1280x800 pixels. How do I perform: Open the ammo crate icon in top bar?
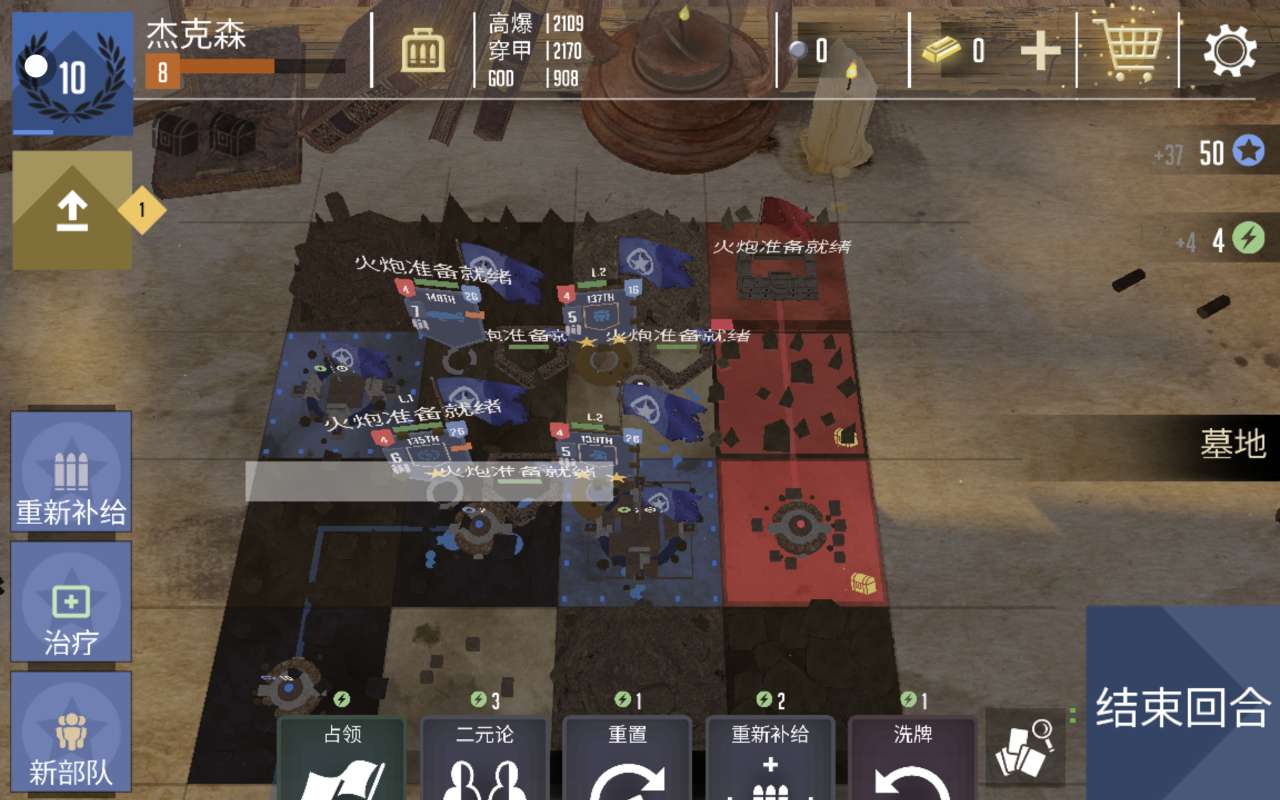[423, 50]
